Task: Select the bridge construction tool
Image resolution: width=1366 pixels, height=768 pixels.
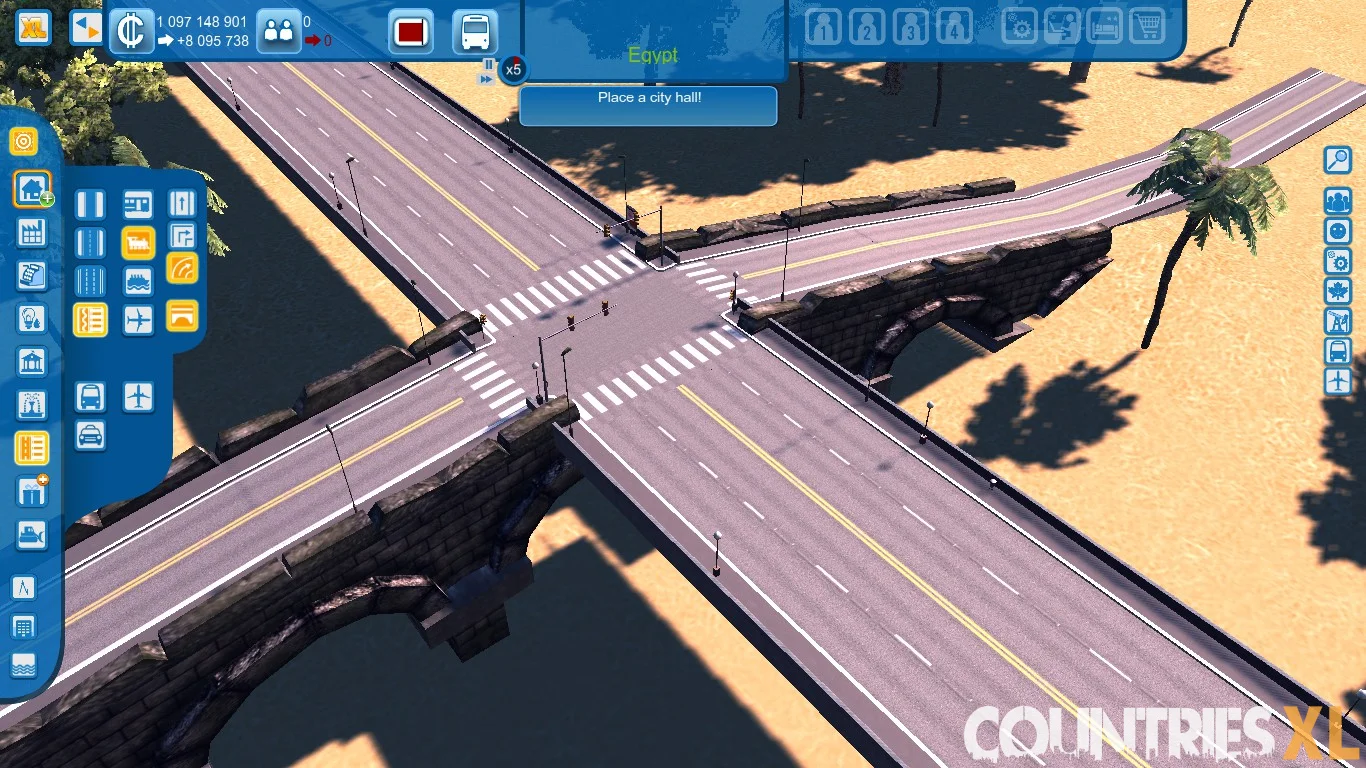Action: 182,317
